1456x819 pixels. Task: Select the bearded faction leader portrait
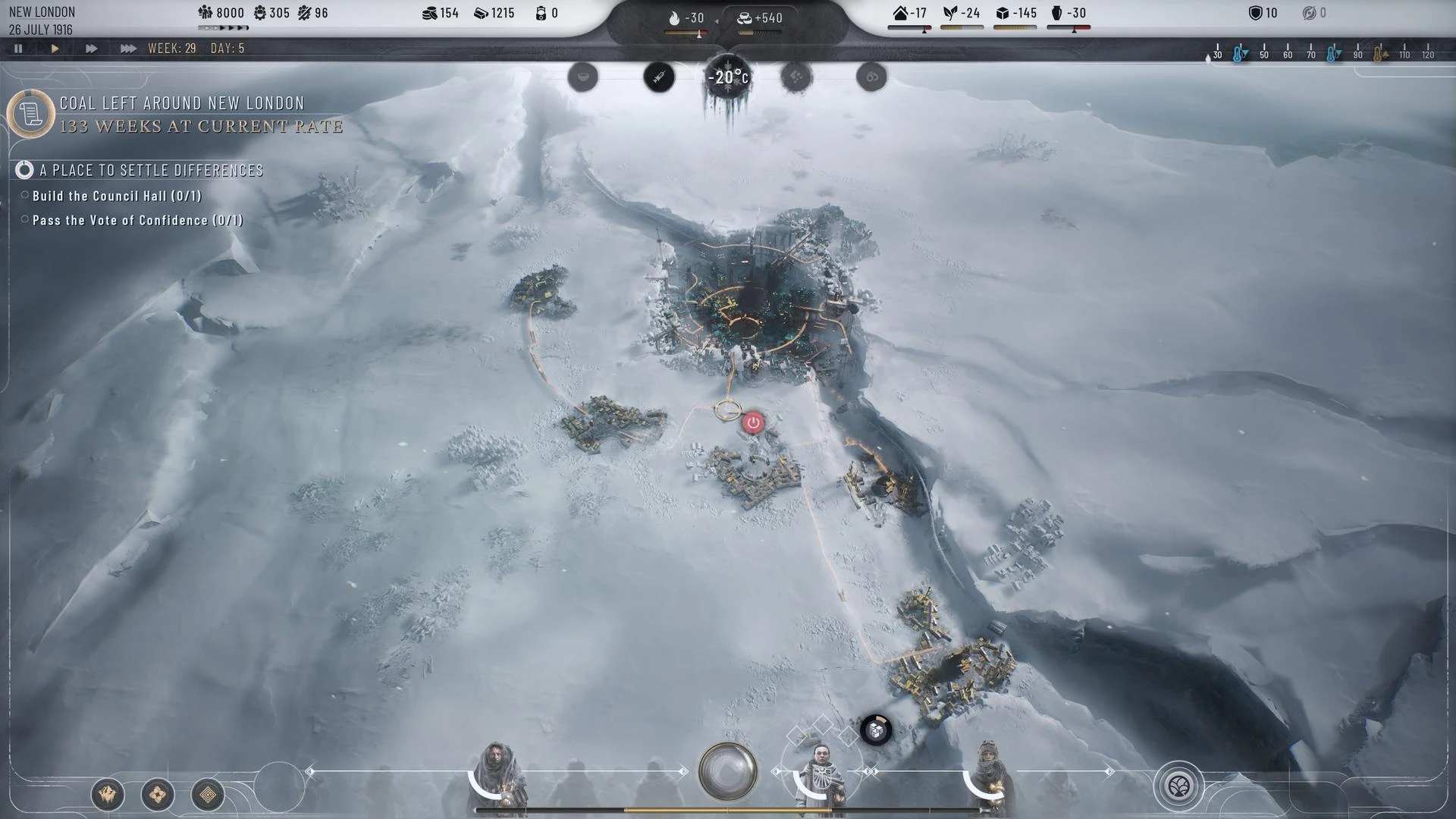pos(497,777)
